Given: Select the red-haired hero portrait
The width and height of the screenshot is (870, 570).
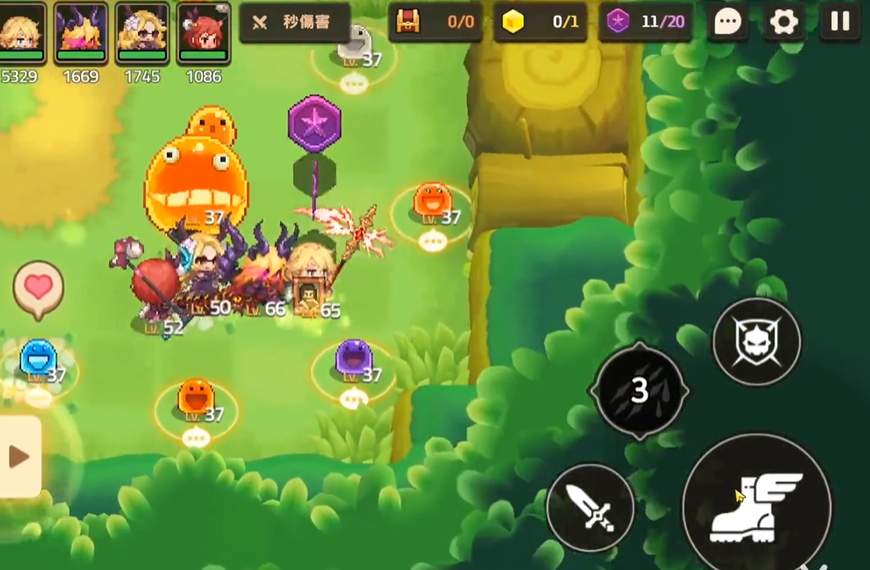Looking at the screenshot, I should click(x=204, y=32).
